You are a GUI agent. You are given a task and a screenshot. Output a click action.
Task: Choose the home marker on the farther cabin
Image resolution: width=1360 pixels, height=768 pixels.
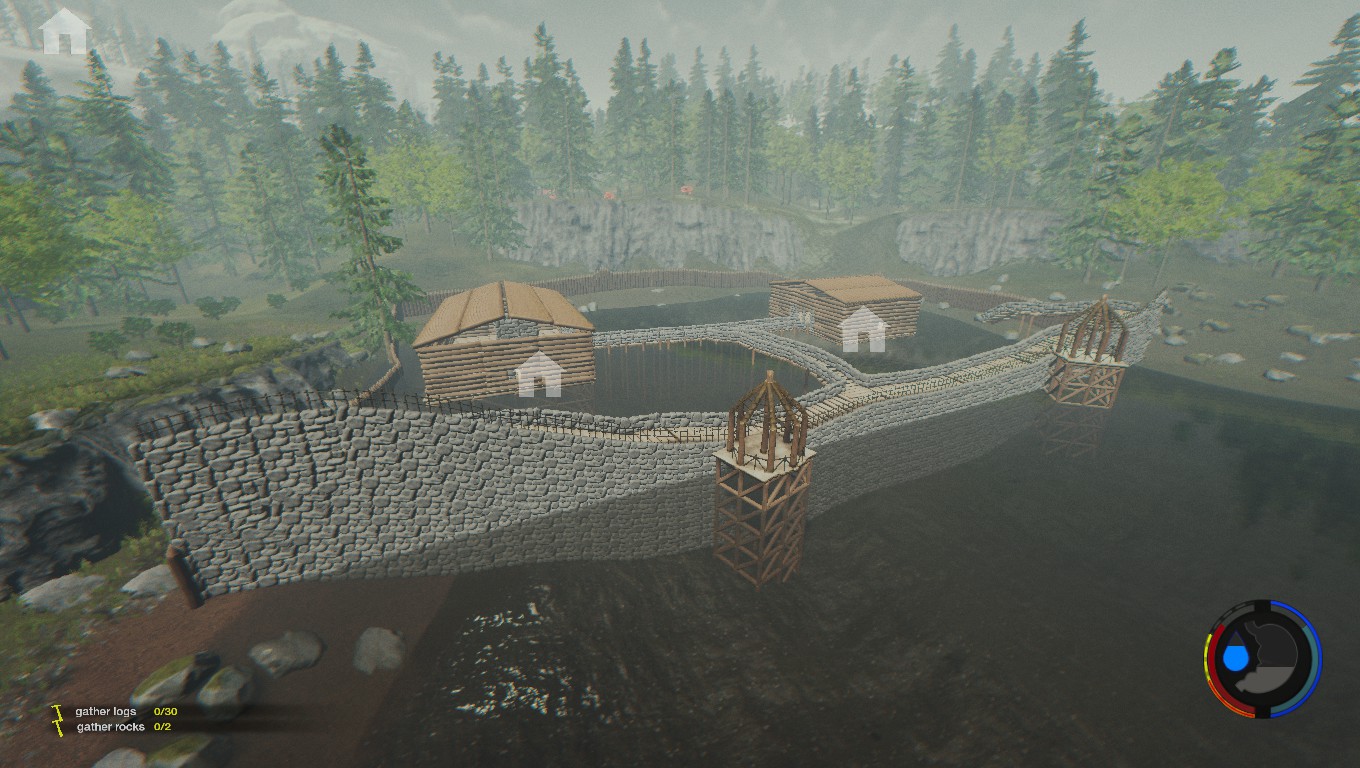(x=863, y=330)
